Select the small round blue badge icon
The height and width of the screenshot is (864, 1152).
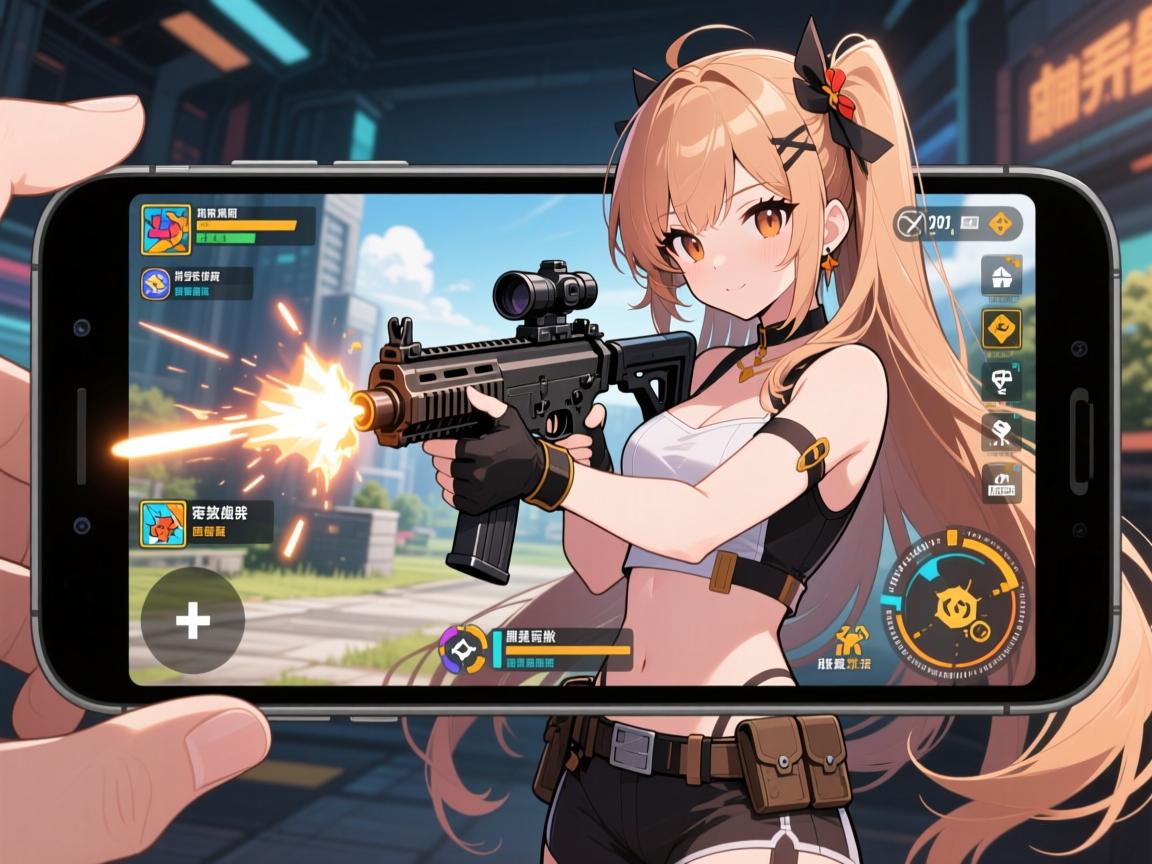155,284
